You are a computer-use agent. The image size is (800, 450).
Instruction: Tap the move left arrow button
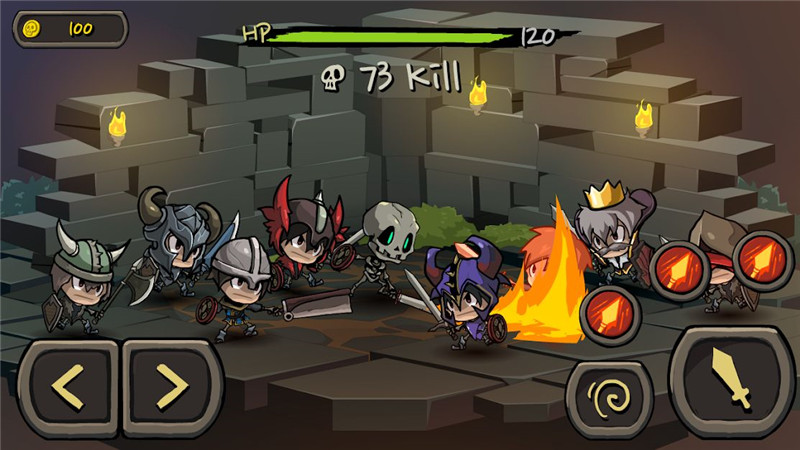click(x=67, y=386)
